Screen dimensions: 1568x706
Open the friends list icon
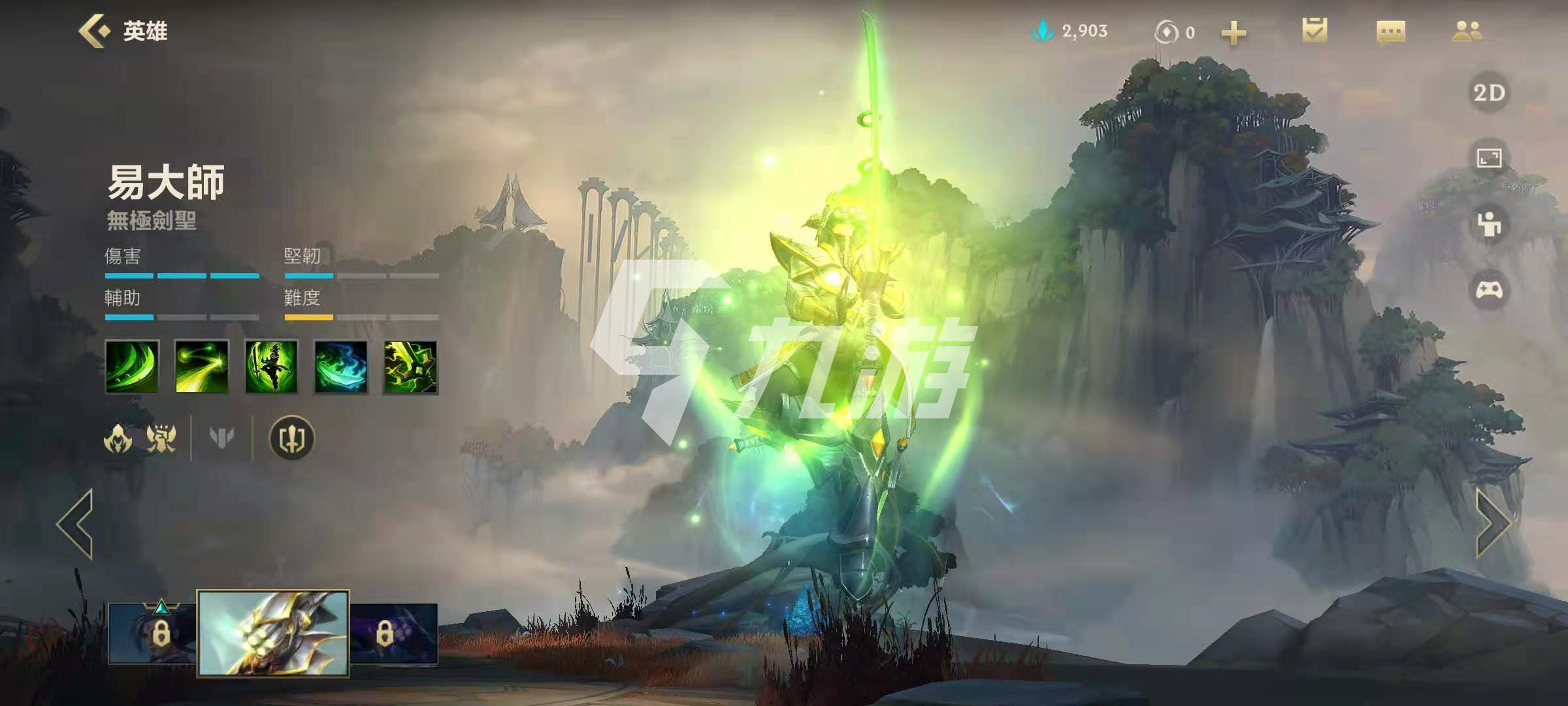(1467, 31)
